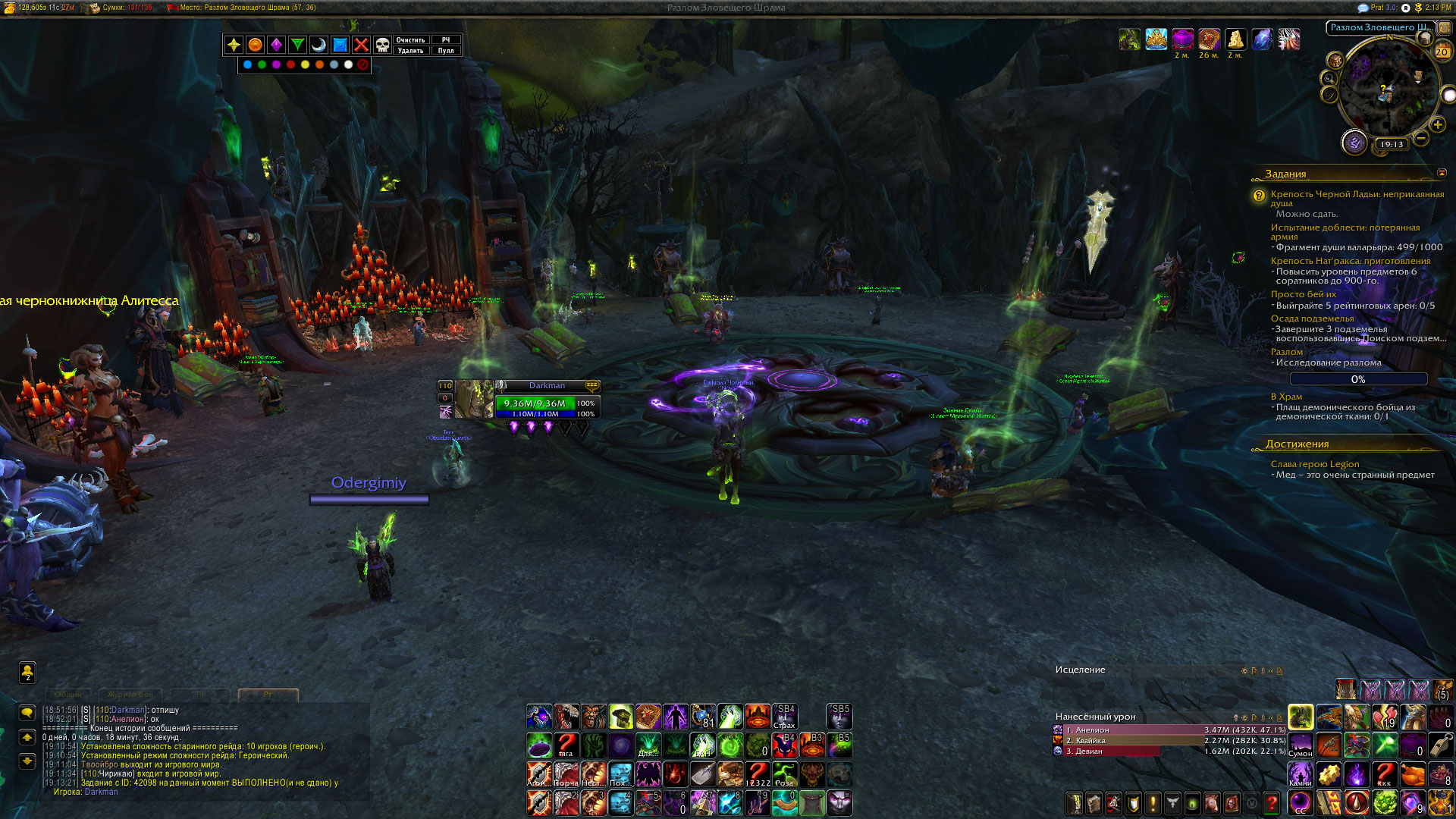
Task: Open the red question mark help micro-button
Action: (x=1272, y=802)
